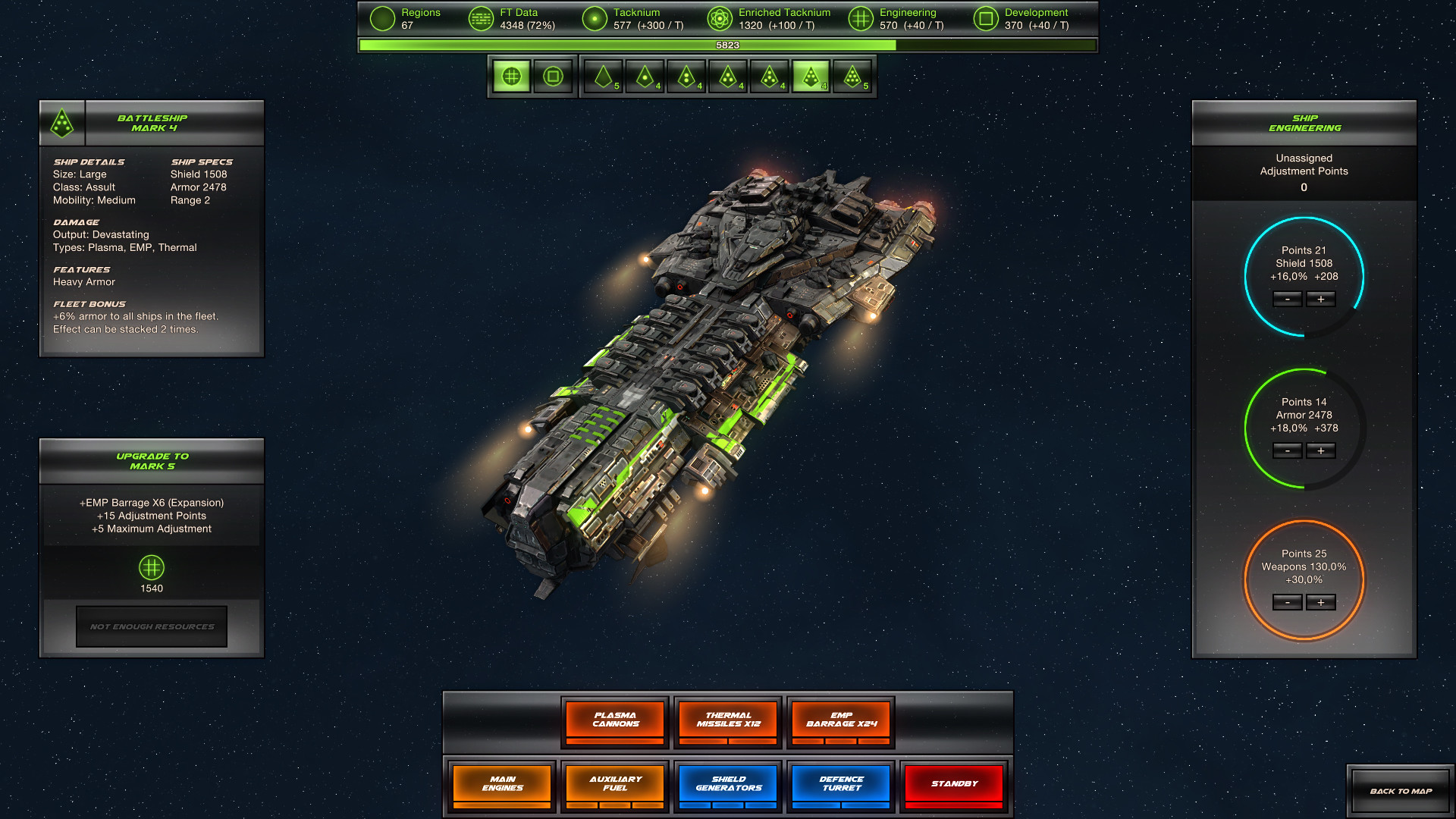Viewport: 1456px width, 819px height.
Task: Decrease Weapons using its minus button
Action: point(1287,602)
